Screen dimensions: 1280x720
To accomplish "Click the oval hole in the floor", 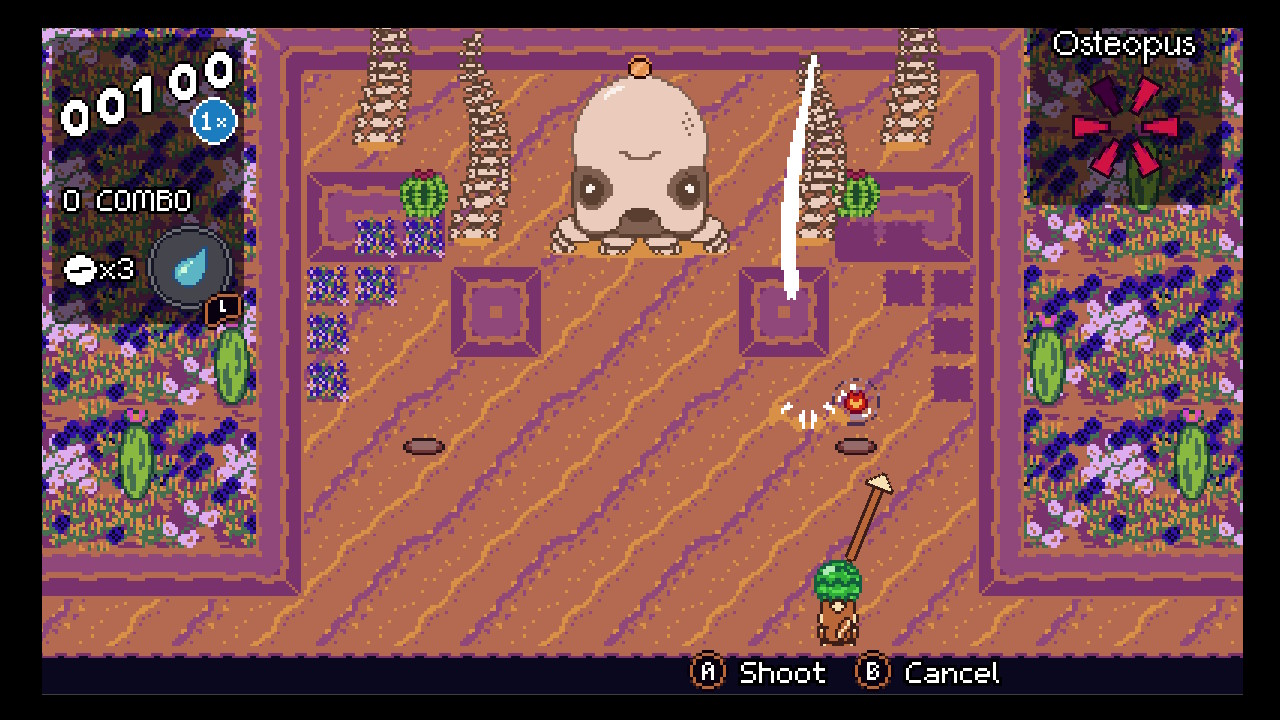I will pos(422,446).
